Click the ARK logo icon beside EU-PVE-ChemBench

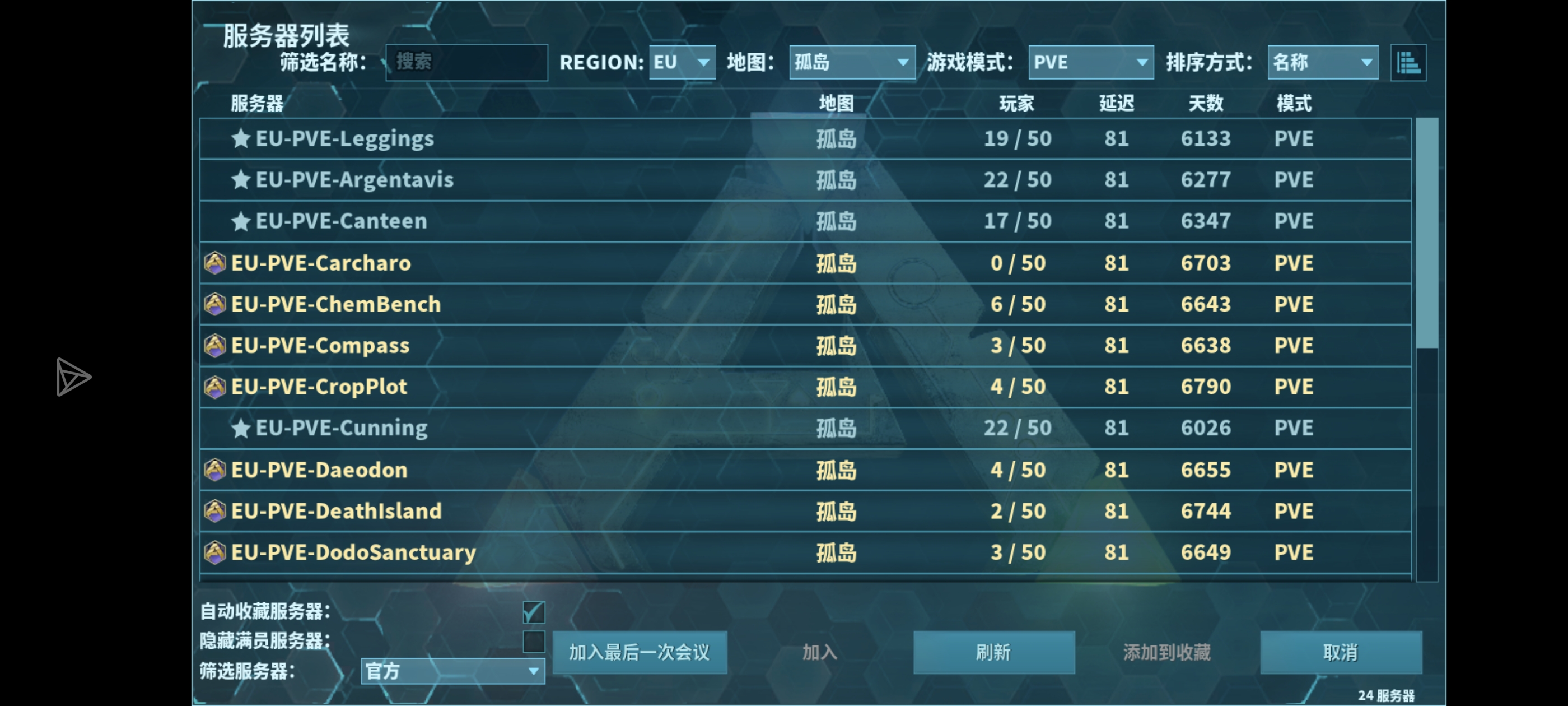pos(214,304)
